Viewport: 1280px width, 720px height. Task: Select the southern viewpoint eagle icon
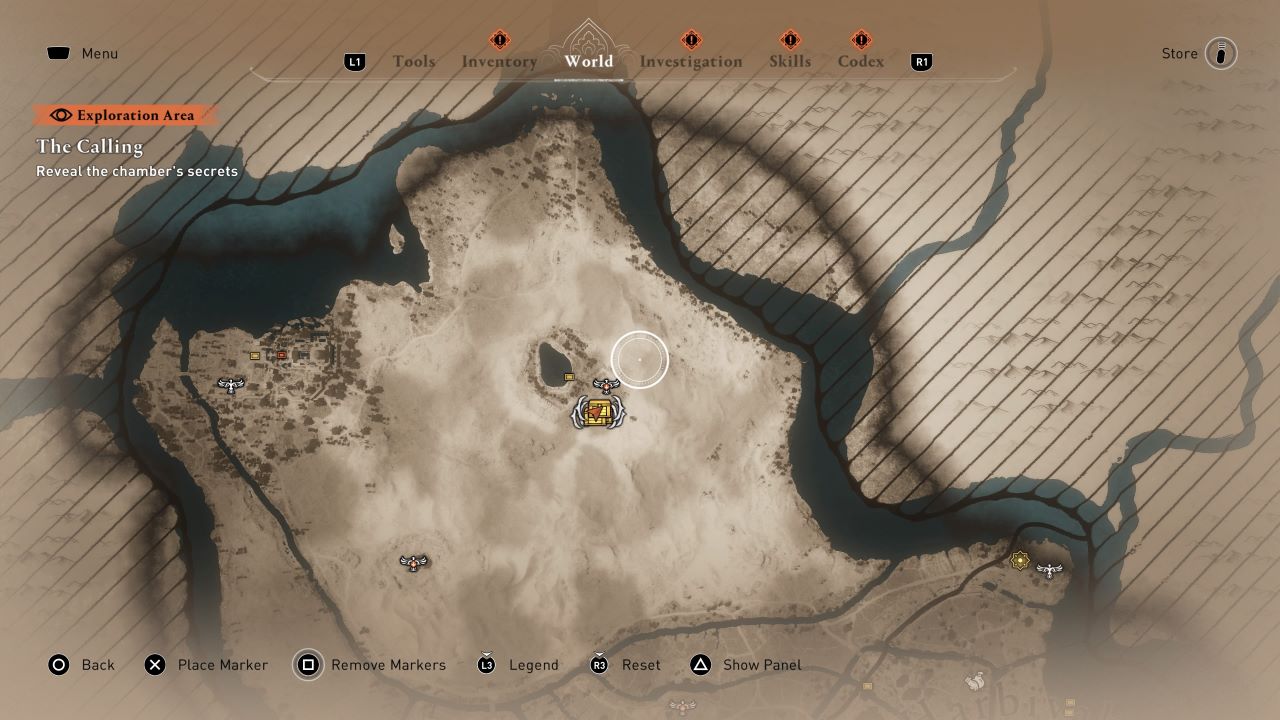click(413, 562)
